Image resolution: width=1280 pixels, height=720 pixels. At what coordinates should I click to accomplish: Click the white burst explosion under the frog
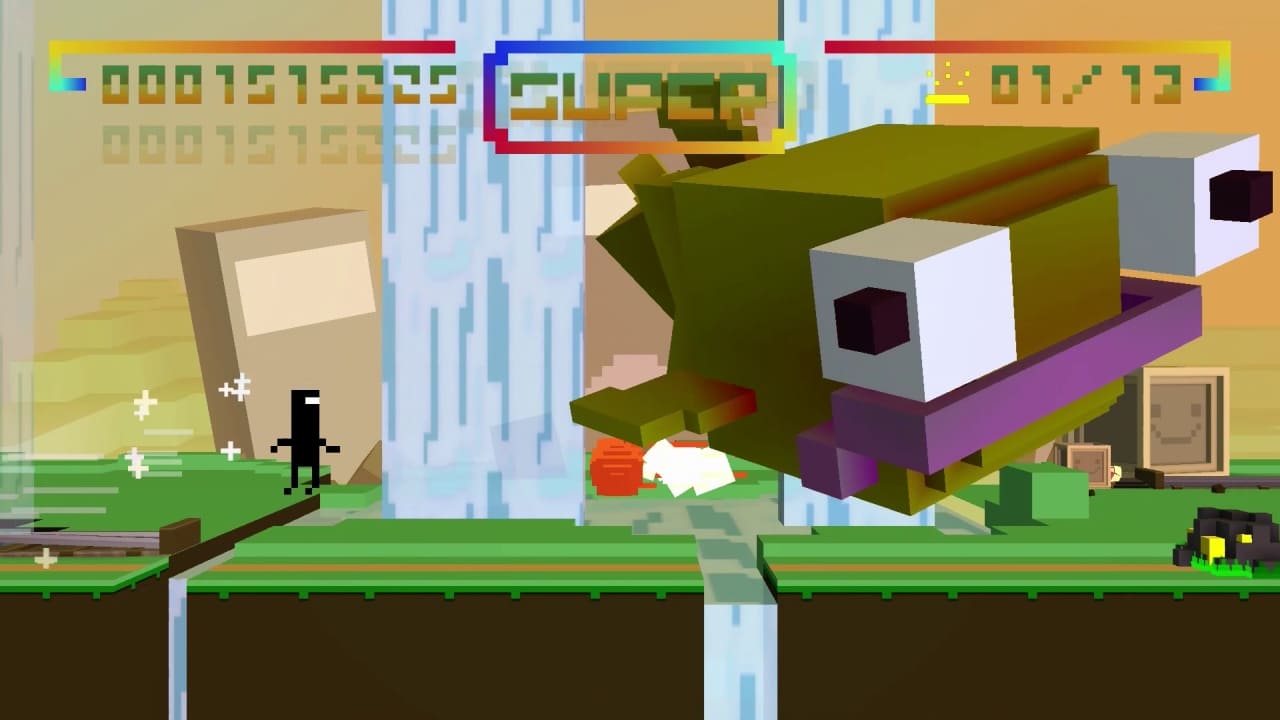pos(690,465)
